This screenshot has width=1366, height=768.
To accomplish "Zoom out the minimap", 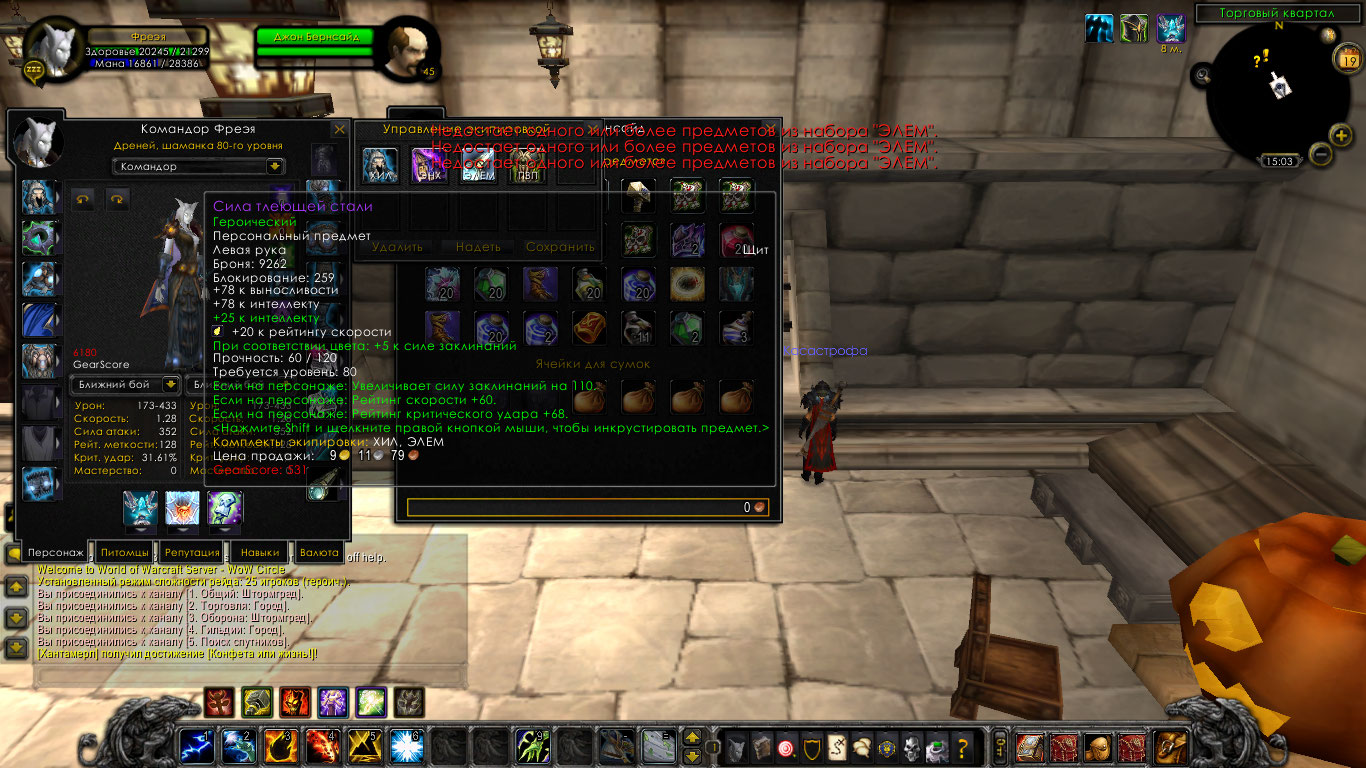I will click(1320, 154).
